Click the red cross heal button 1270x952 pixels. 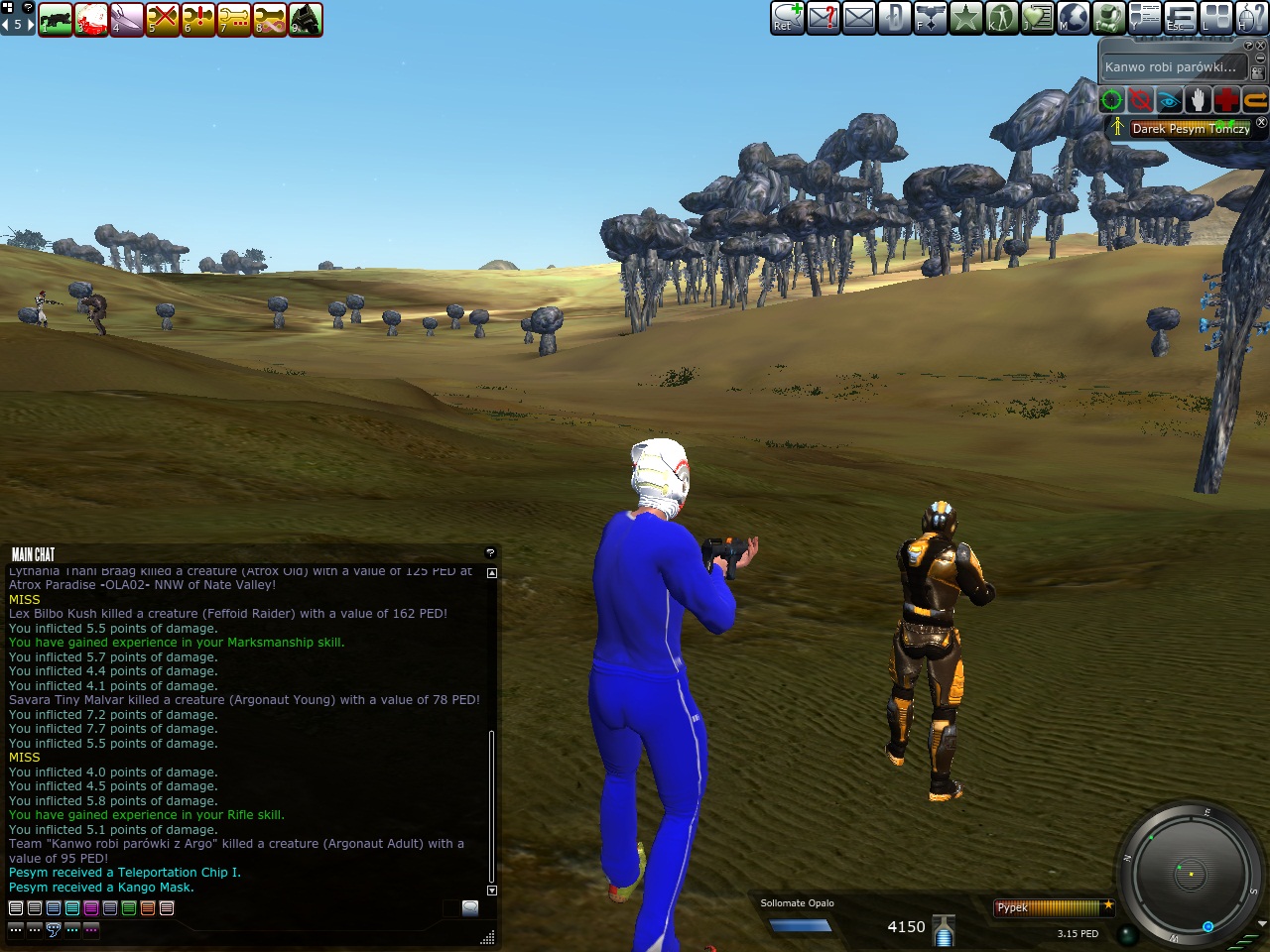(1226, 100)
